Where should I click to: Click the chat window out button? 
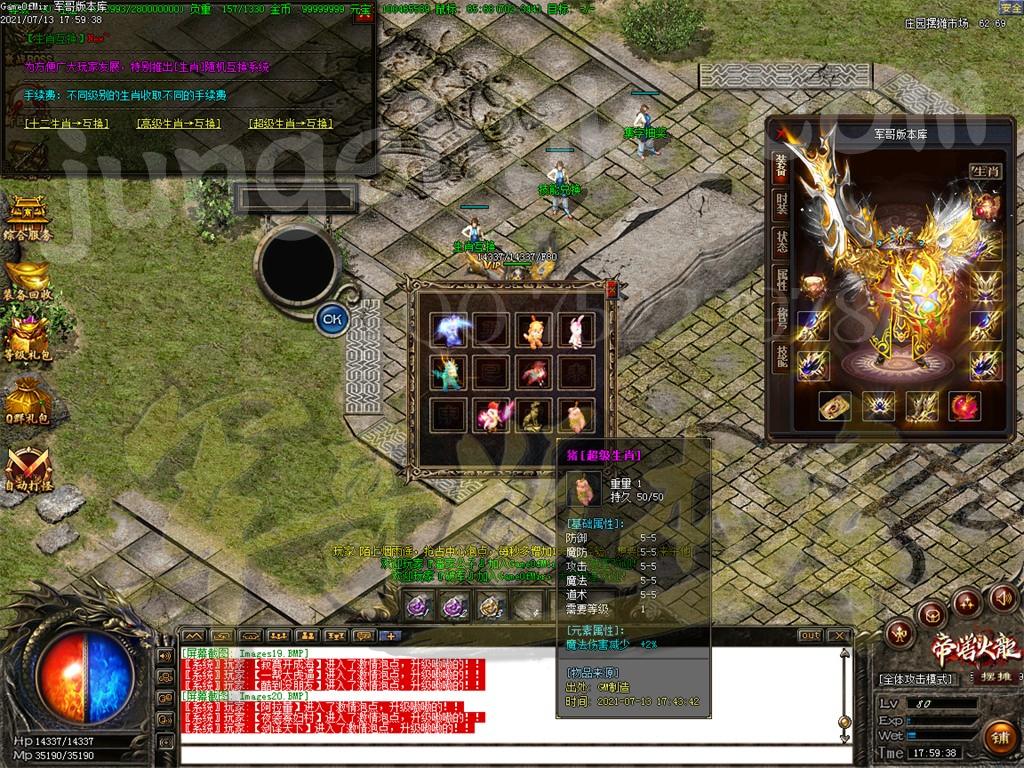(810, 635)
